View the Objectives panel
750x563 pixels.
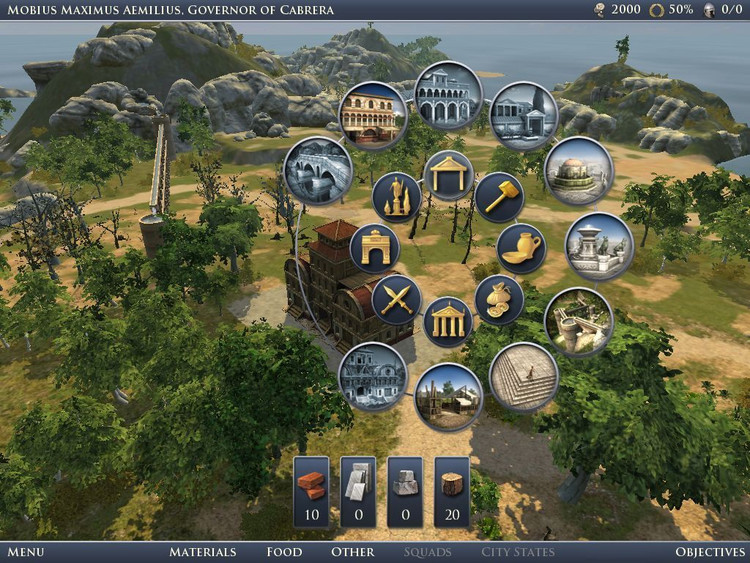tap(710, 552)
